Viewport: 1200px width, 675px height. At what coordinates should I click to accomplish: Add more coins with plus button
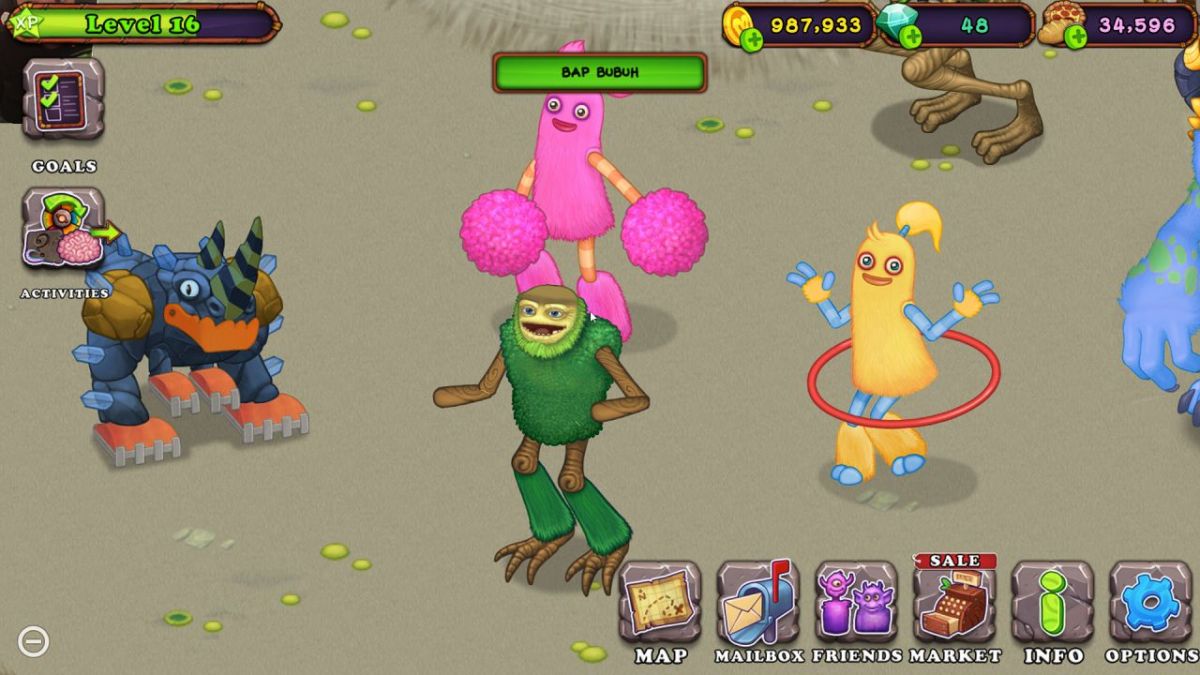[x=752, y=39]
